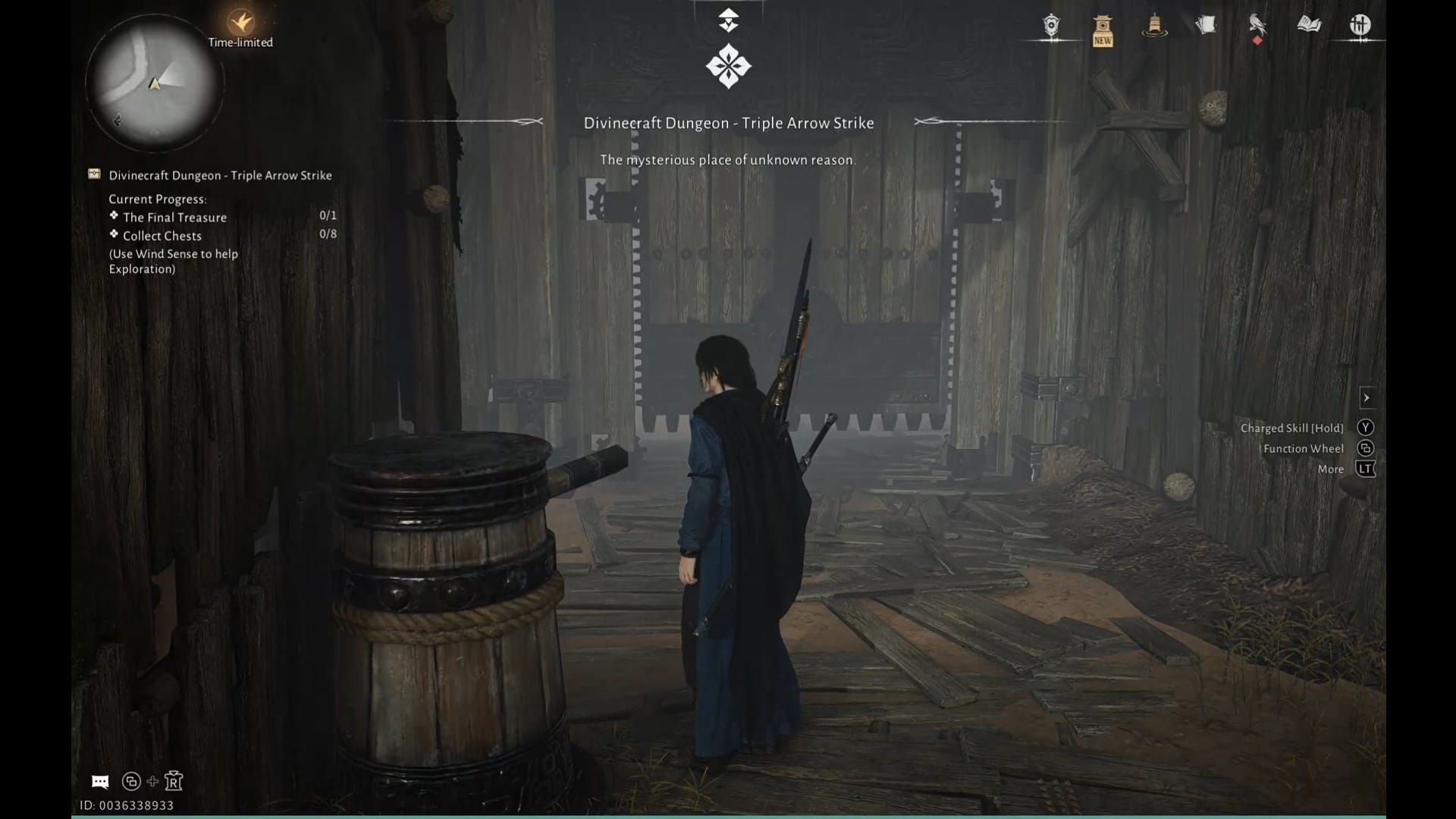Open the shield emblem panel at top right
The image size is (1456, 819).
click(1053, 25)
